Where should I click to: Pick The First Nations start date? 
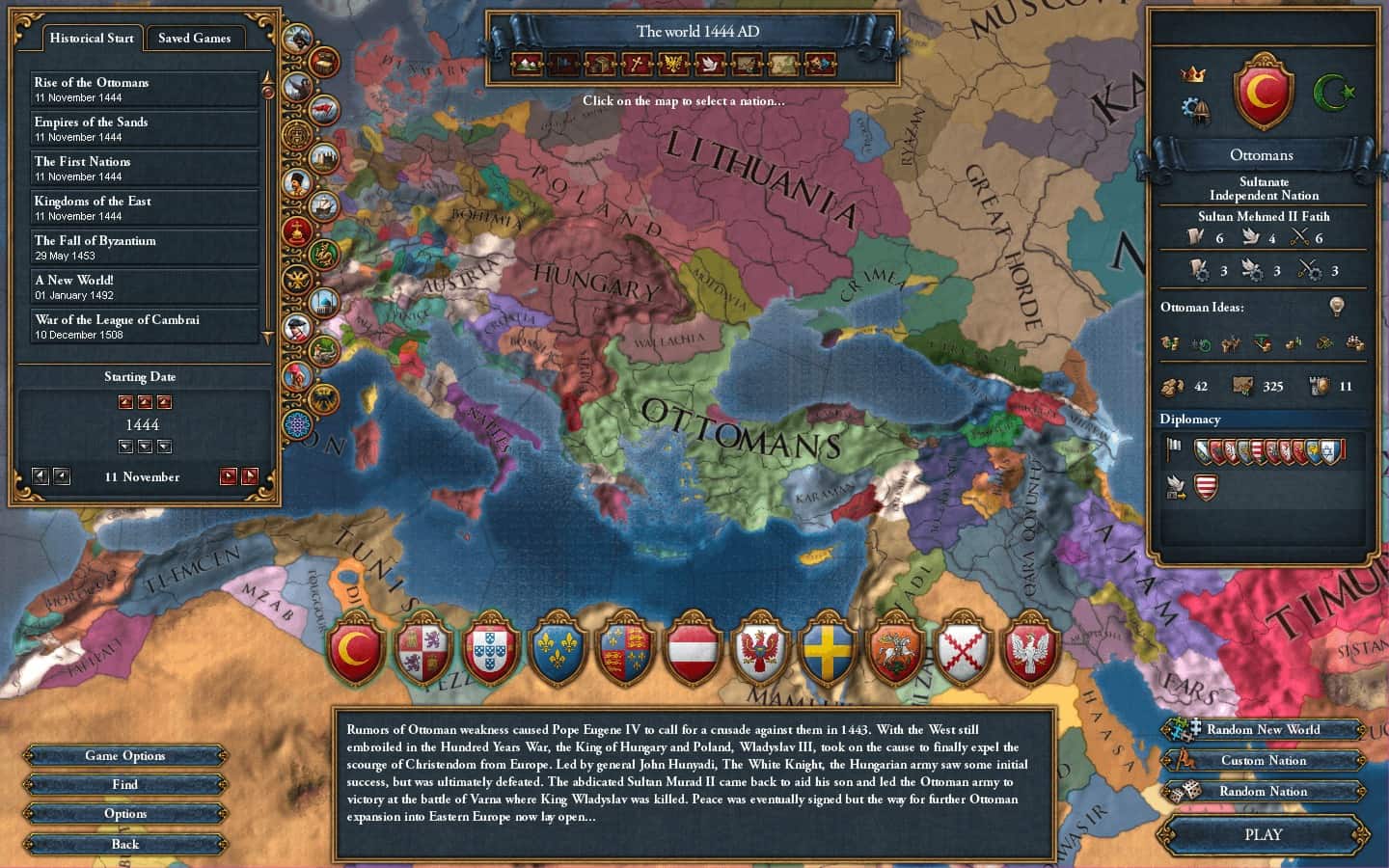pyautogui.click(x=145, y=168)
